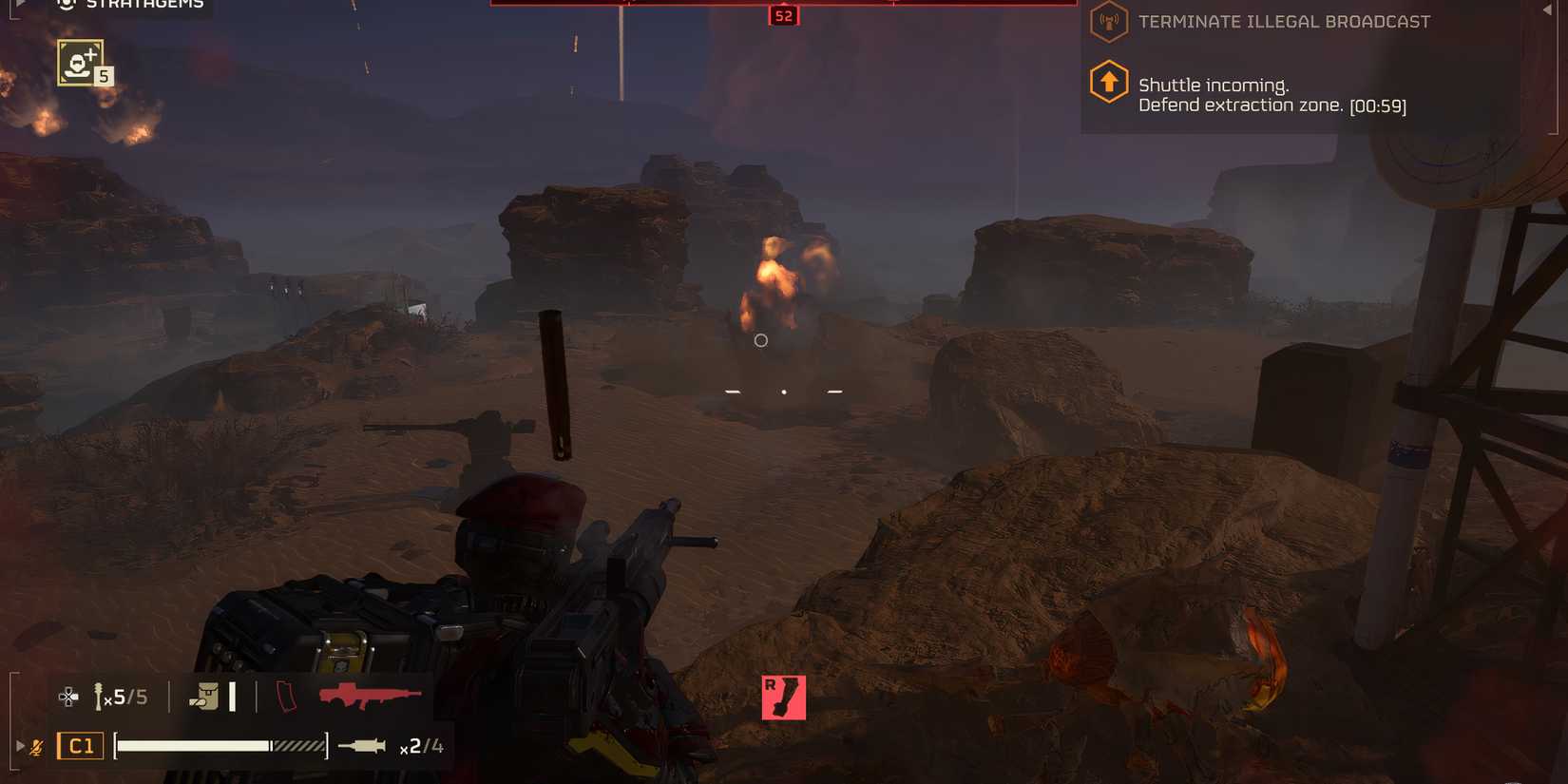Image resolution: width=1568 pixels, height=784 pixels.
Task: Select the TERMINATE ILLEGAL BROADCAST objective entry
Action: pyautogui.click(x=1283, y=21)
